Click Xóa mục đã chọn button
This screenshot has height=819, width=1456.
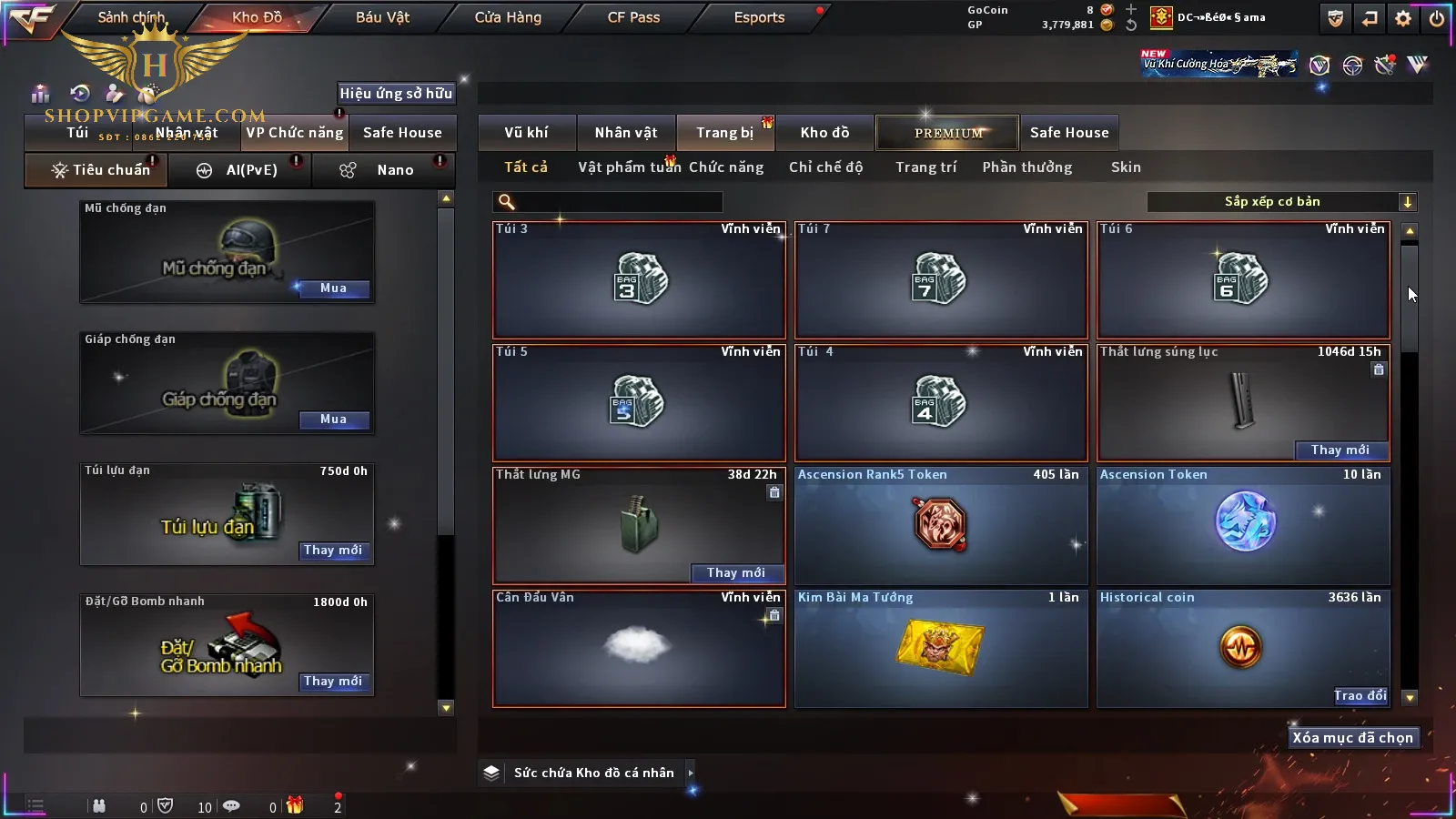pos(1352,738)
